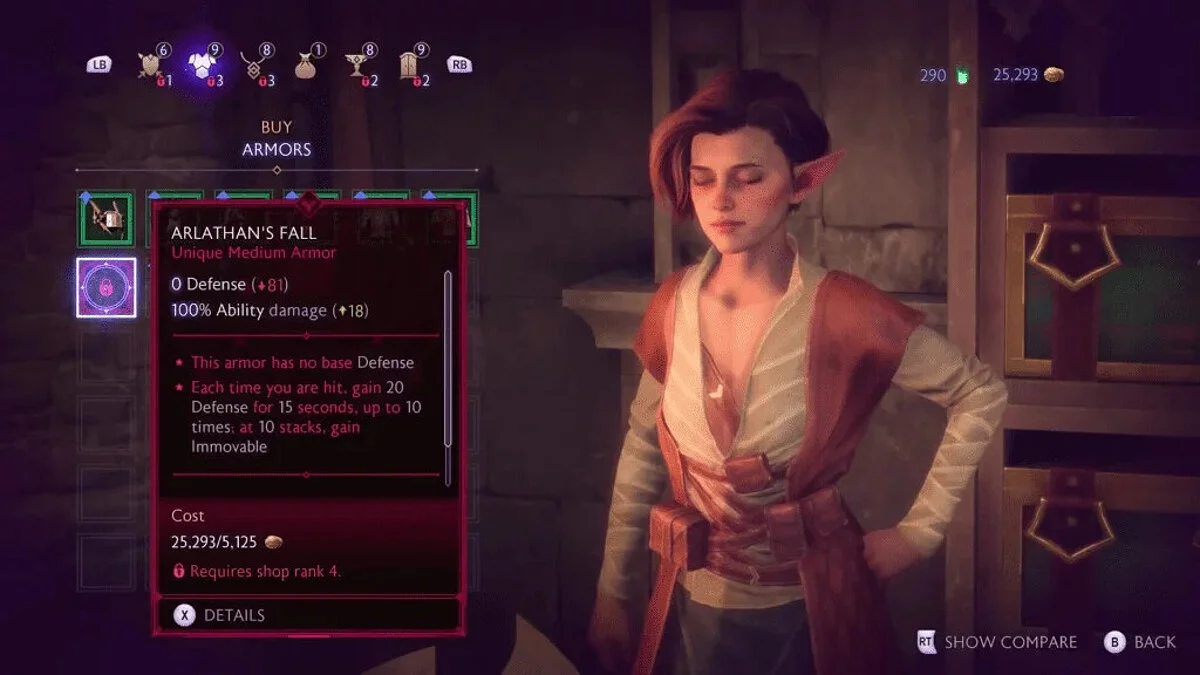
Task: Select the armors chestplate category tab
Action: pyautogui.click(x=205, y=64)
